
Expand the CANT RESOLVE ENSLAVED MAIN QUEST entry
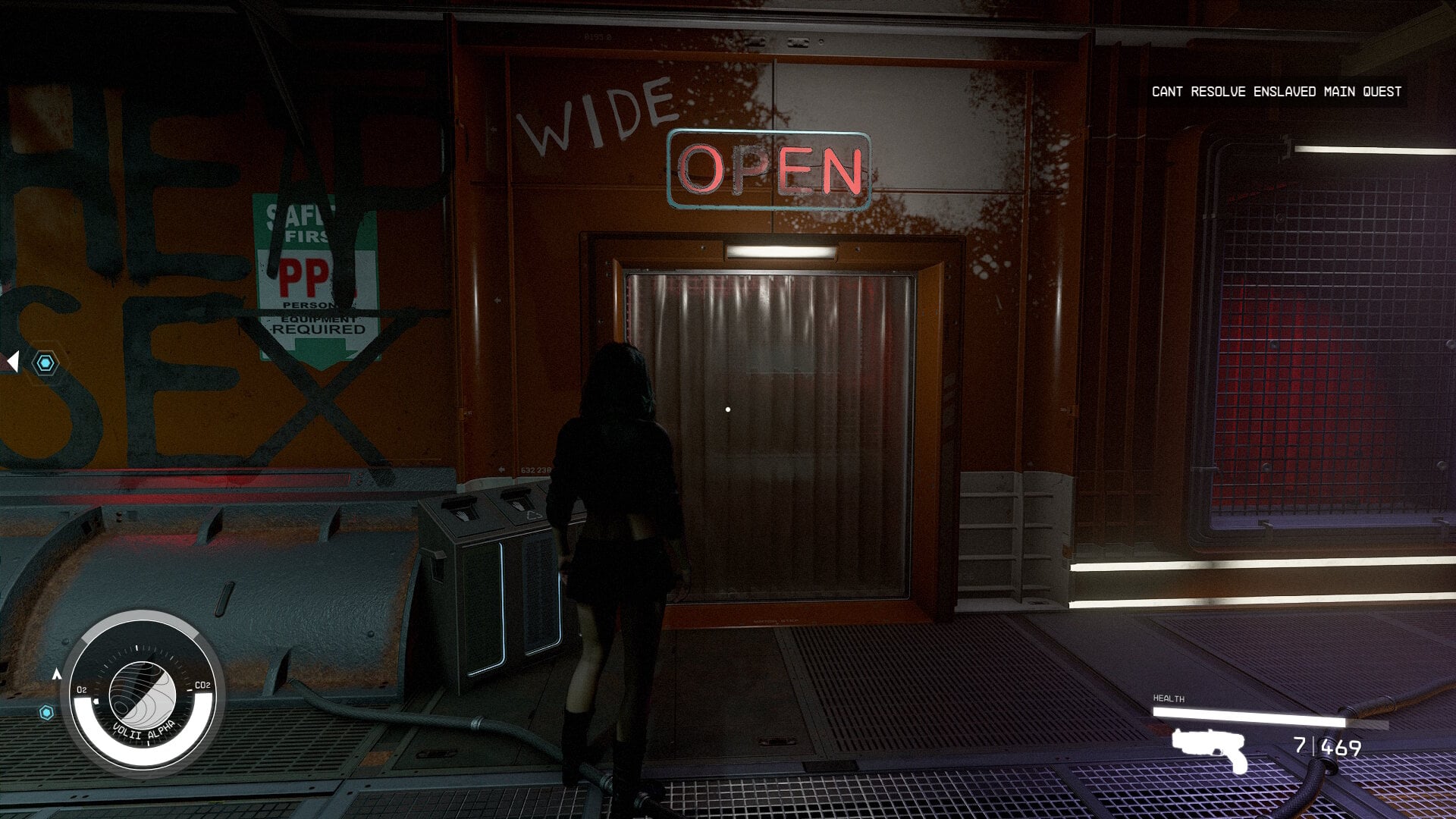point(1277,91)
